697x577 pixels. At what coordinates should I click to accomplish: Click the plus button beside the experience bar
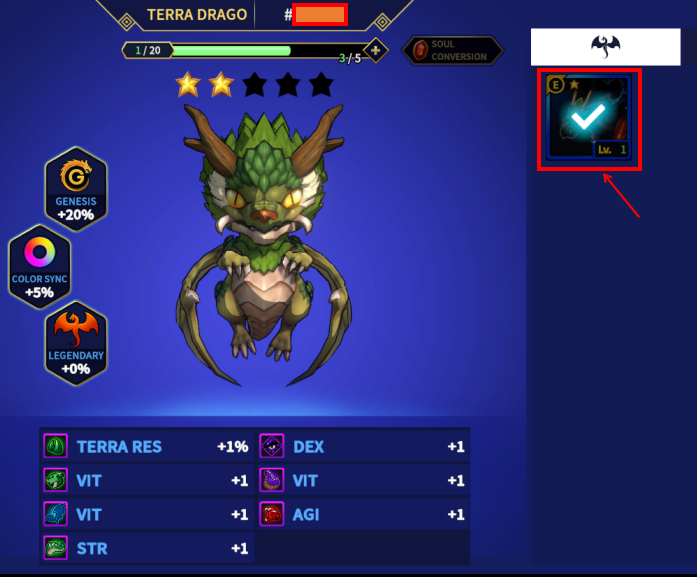tap(376, 50)
